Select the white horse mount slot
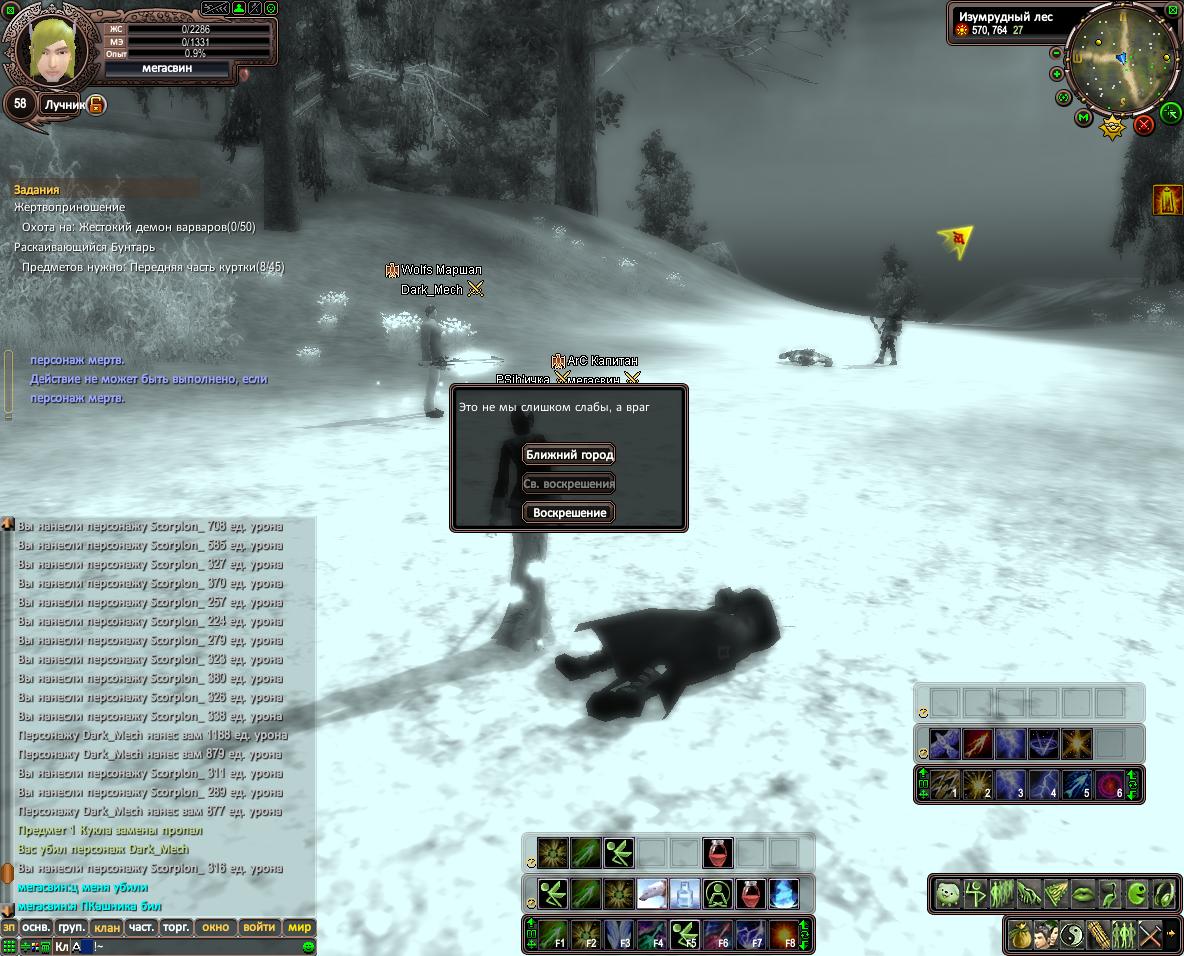Screen dimensions: 1184x956 651,893
